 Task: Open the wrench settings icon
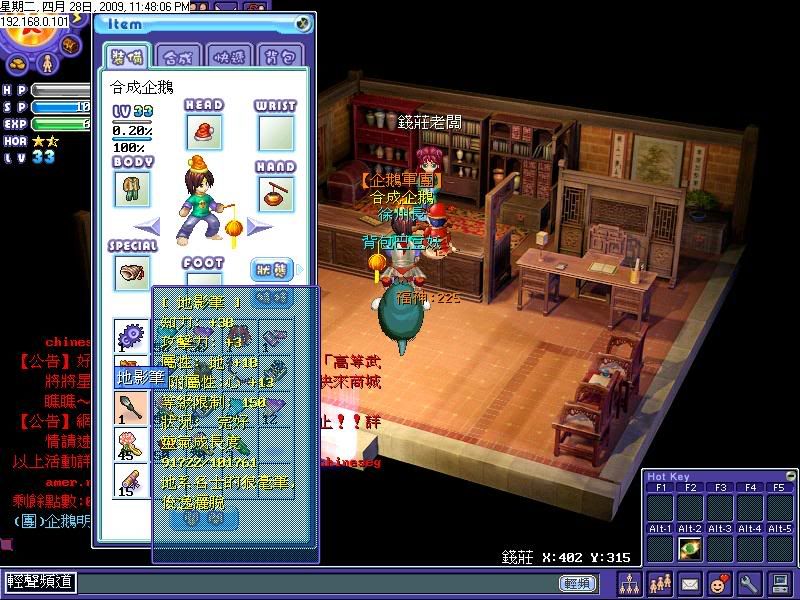coord(749,582)
